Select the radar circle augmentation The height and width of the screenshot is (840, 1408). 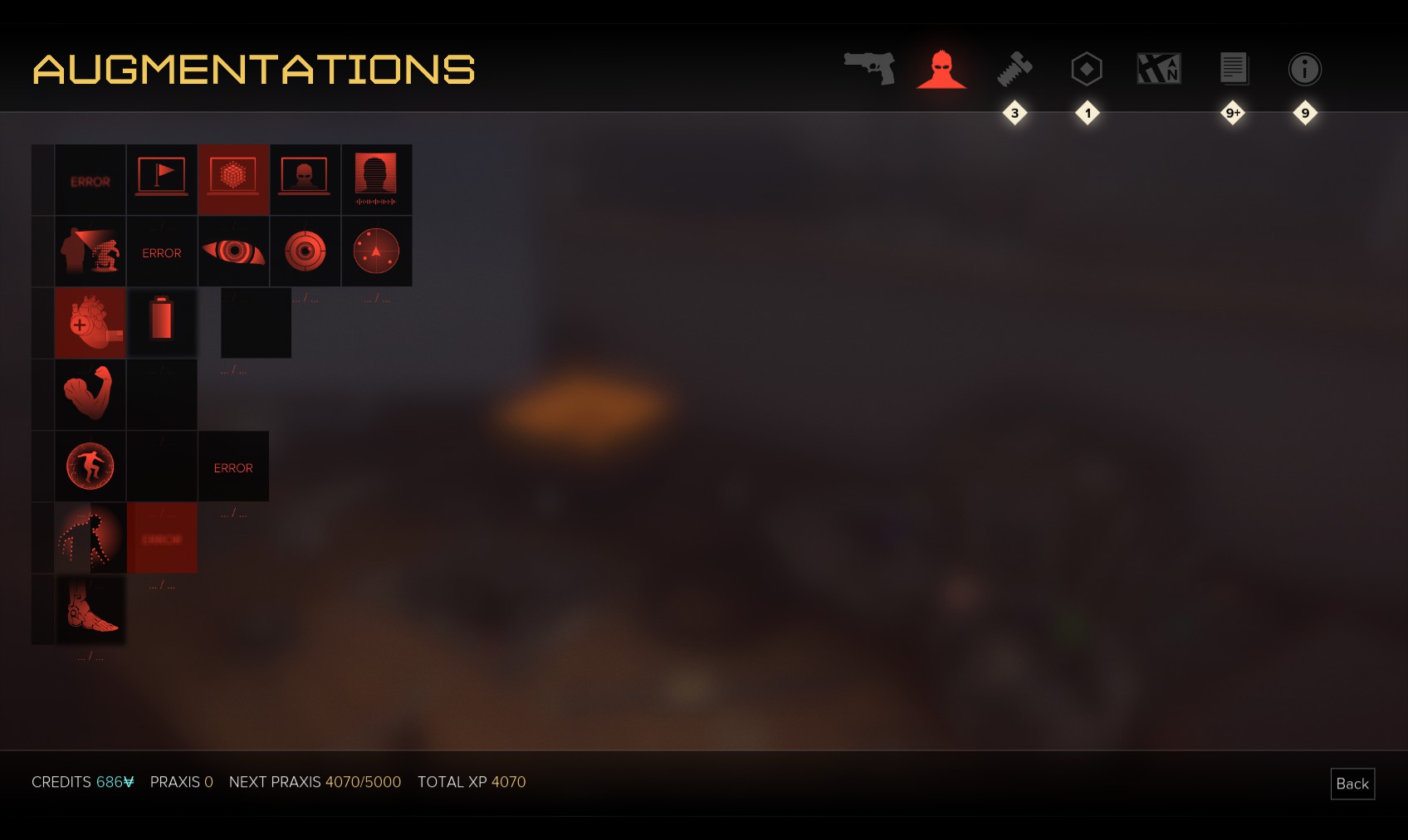click(x=376, y=251)
